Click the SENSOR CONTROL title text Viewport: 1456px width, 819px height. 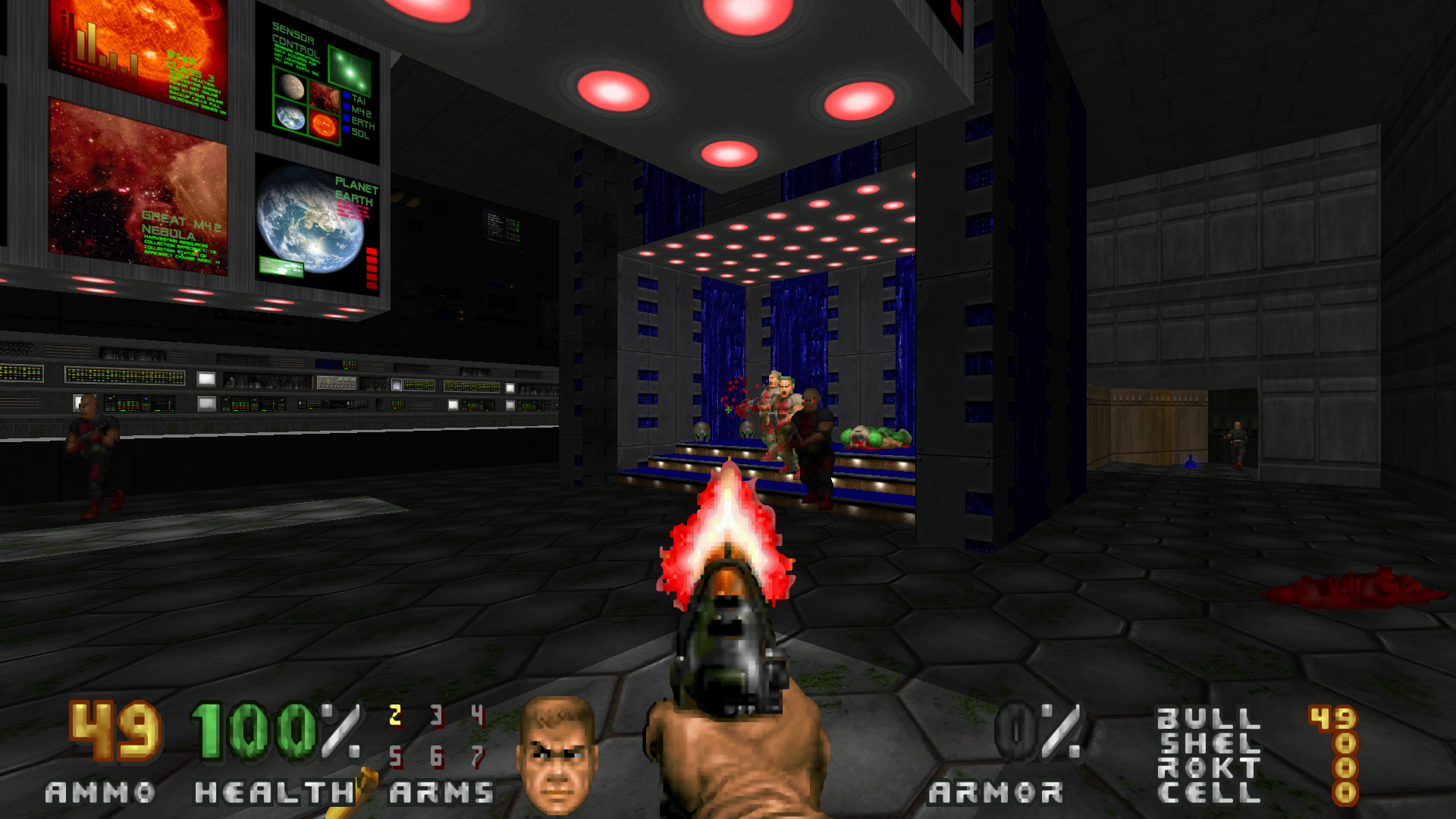[295, 34]
